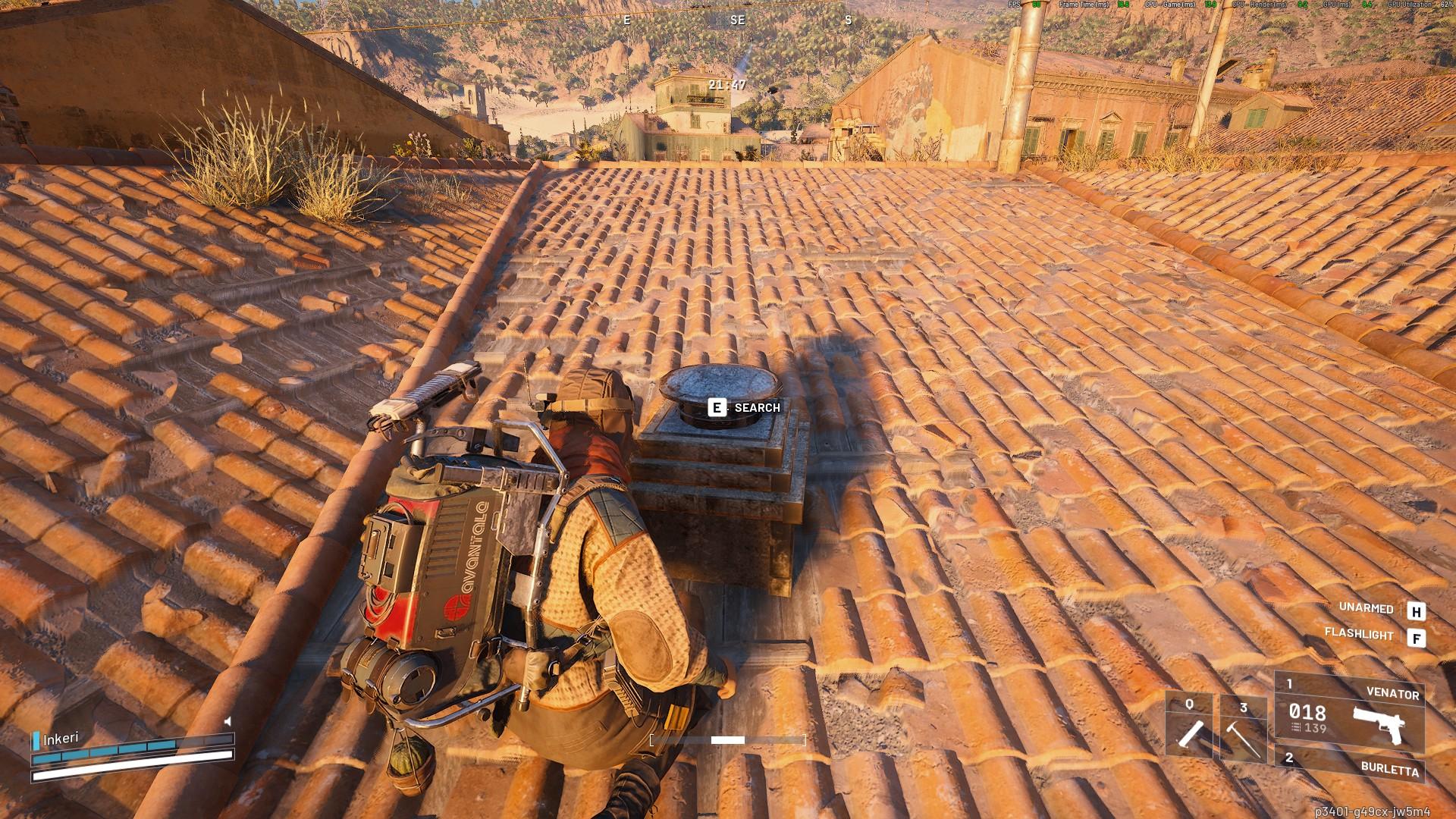Choose the pickaxe tool slot
The height and width of the screenshot is (819, 1456).
tap(1243, 726)
